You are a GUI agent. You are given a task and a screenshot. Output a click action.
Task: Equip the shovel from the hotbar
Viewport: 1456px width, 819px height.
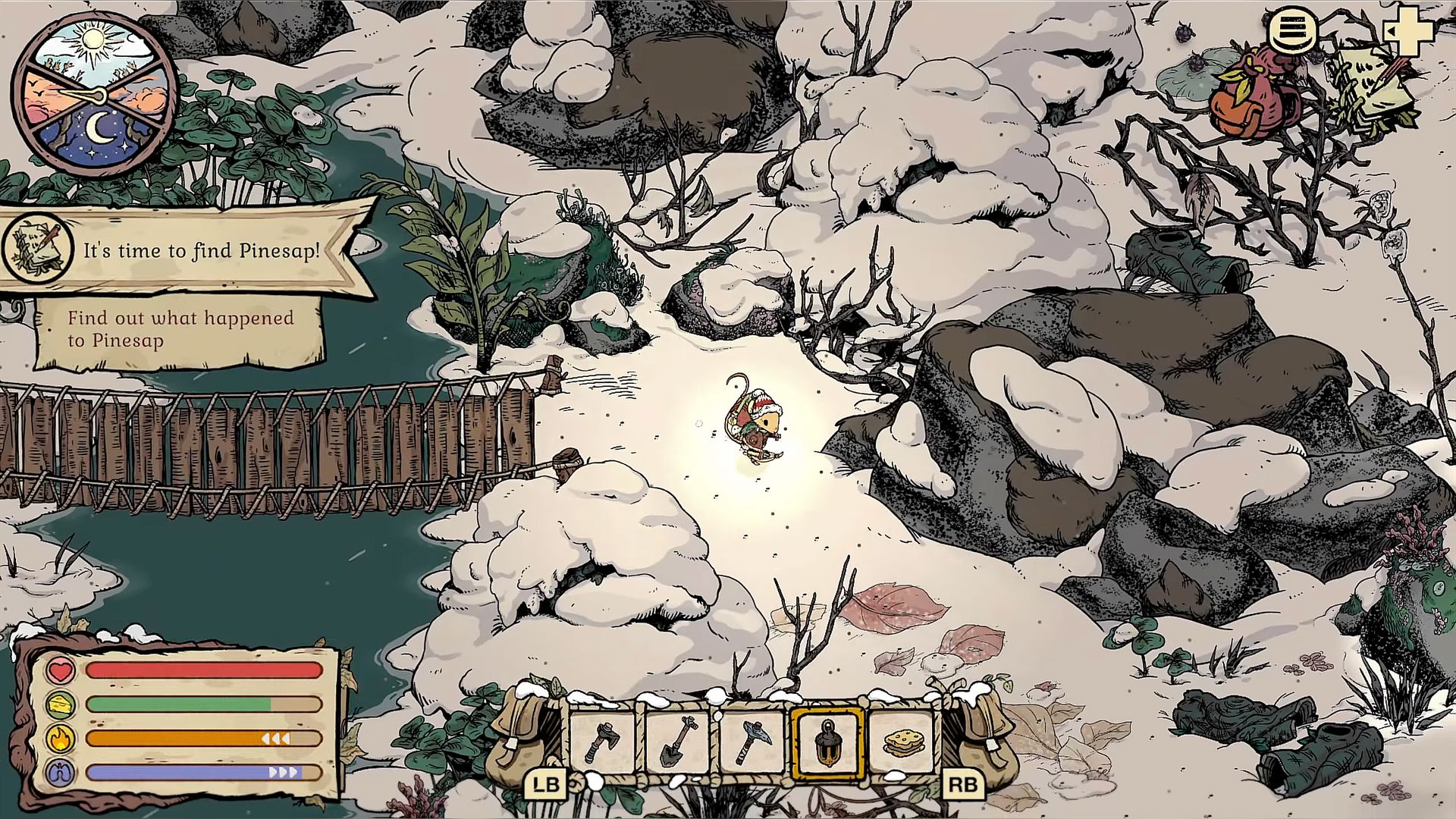coord(678,742)
